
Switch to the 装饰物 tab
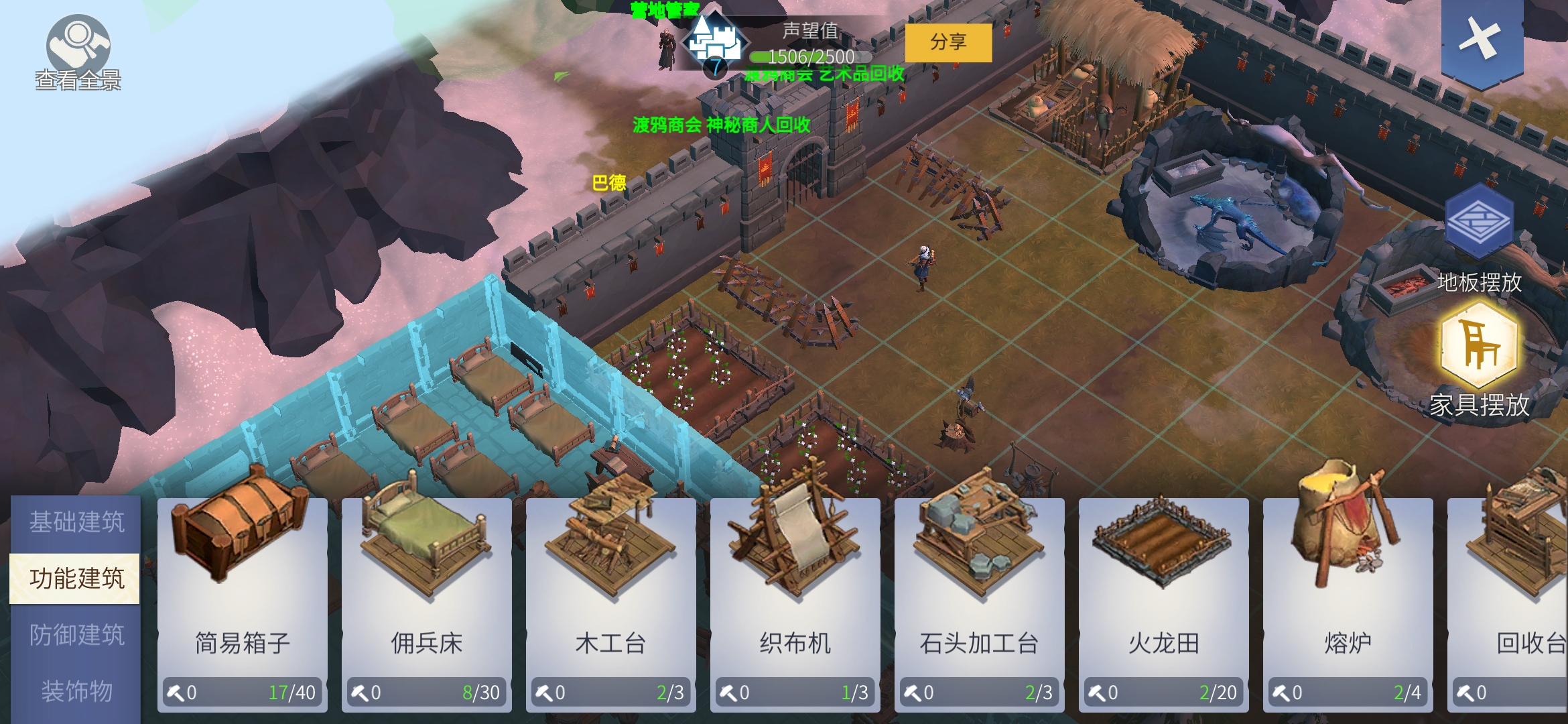pos(76,691)
